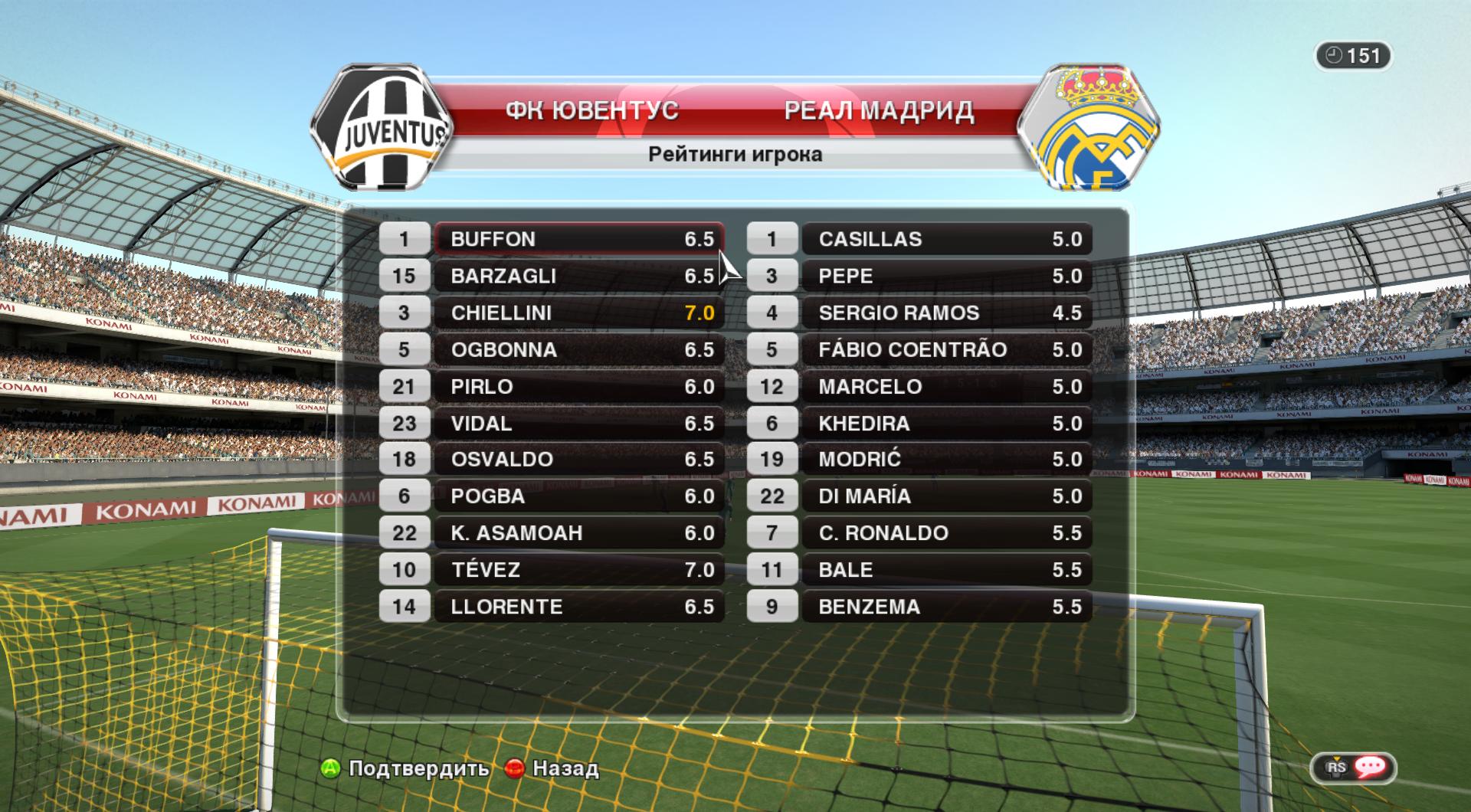Choose Modrić from the ratings list
The width and height of the screenshot is (1471, 812).
click(x=946, y=459)
